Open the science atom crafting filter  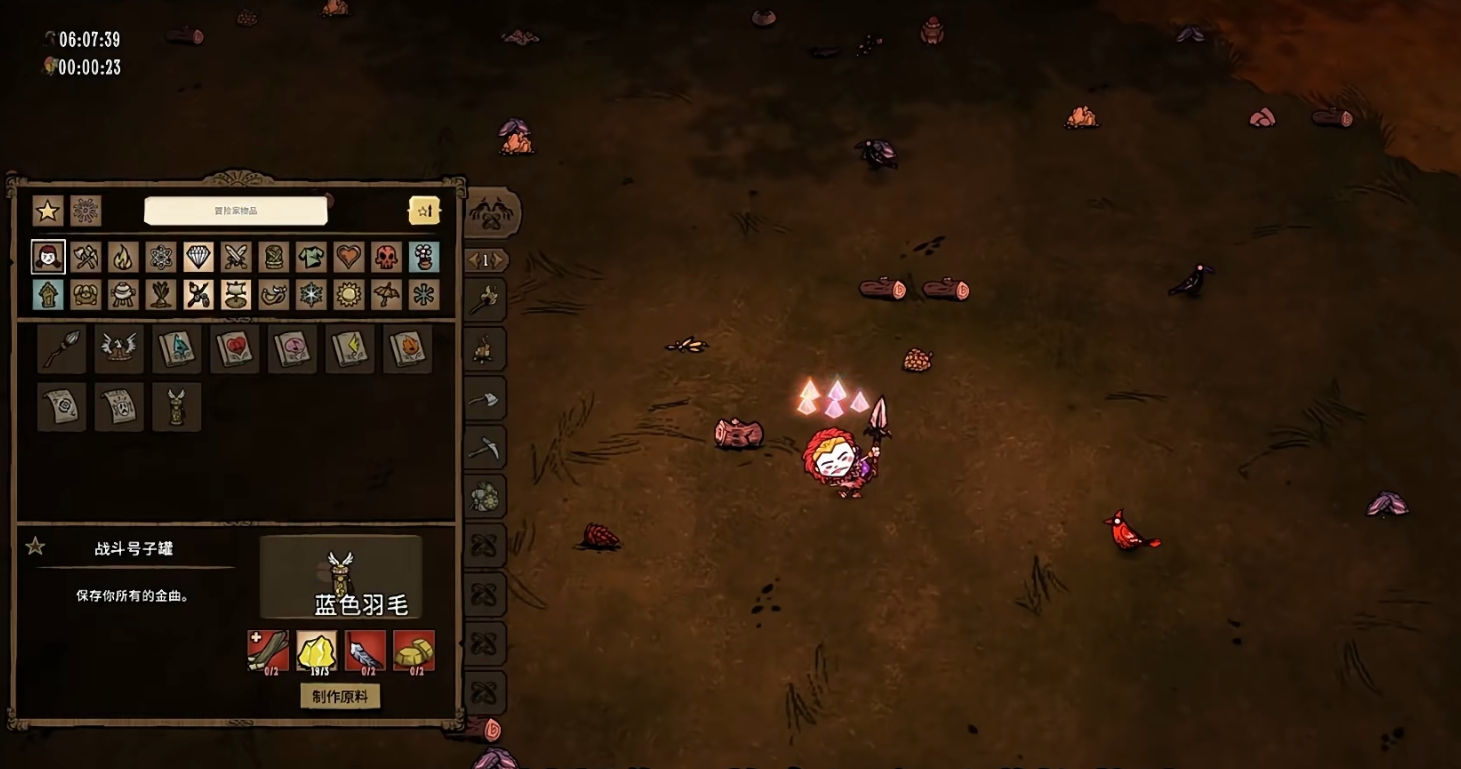161,257
